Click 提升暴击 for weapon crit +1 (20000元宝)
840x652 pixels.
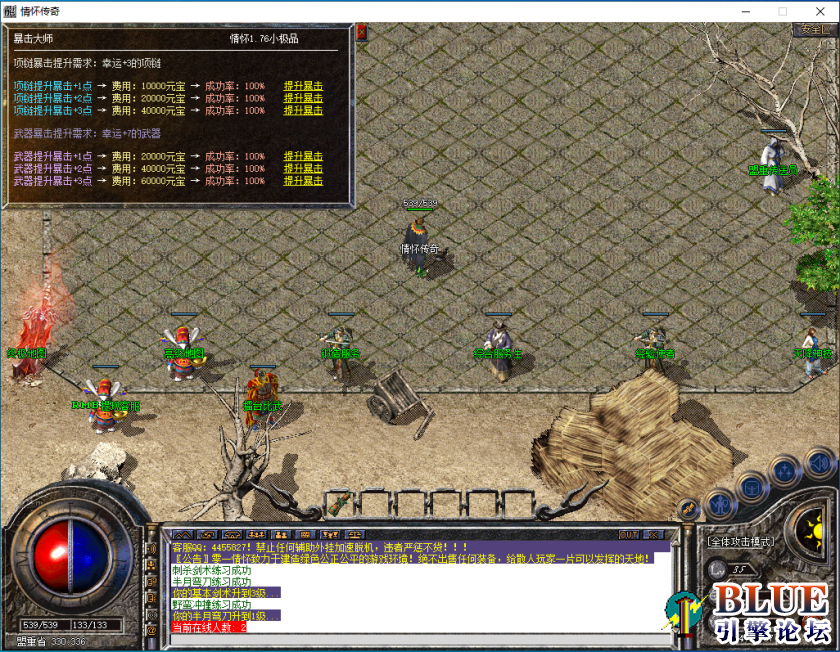[x=303, y=156]
